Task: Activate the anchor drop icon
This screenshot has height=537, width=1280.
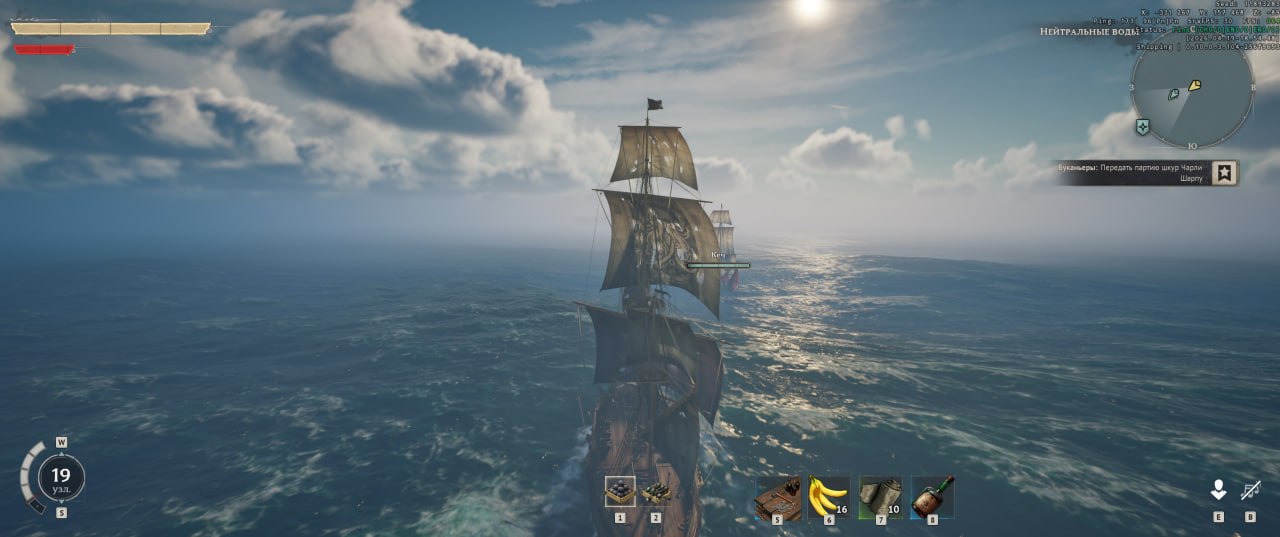Action: [x=1218, y=490]
